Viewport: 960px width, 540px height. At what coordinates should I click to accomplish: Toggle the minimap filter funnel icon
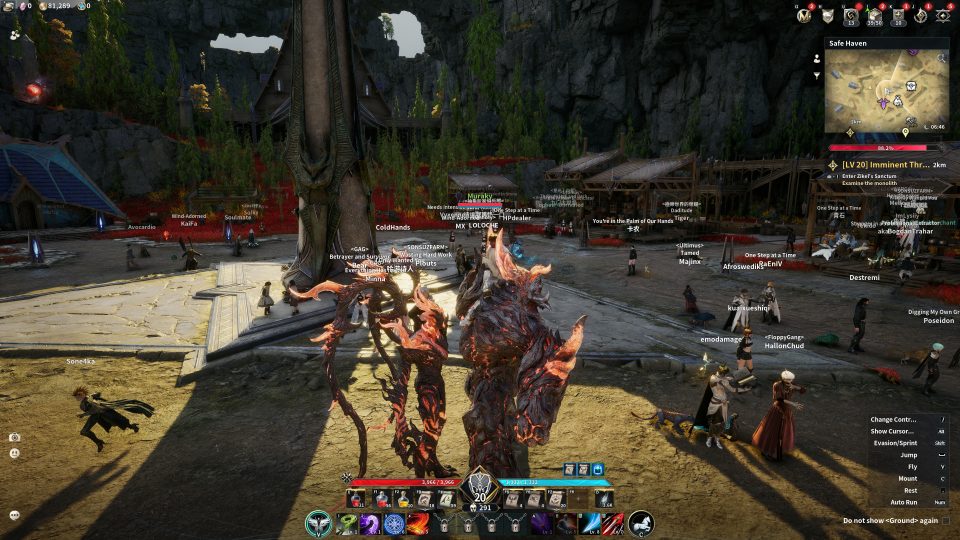pos(817,75)
